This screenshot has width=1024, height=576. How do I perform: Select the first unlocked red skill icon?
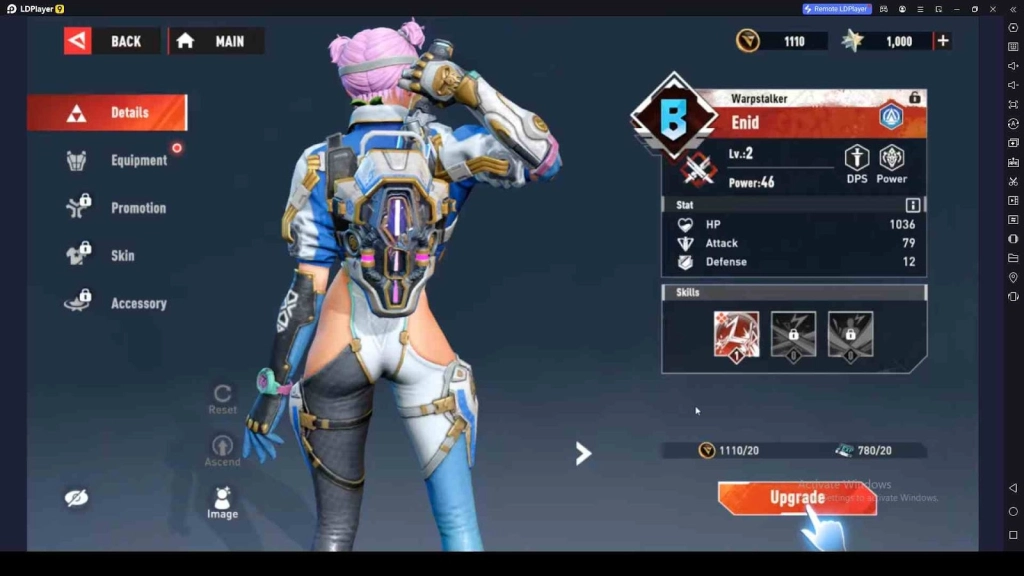pyautogui.click(x=736, y=334)
